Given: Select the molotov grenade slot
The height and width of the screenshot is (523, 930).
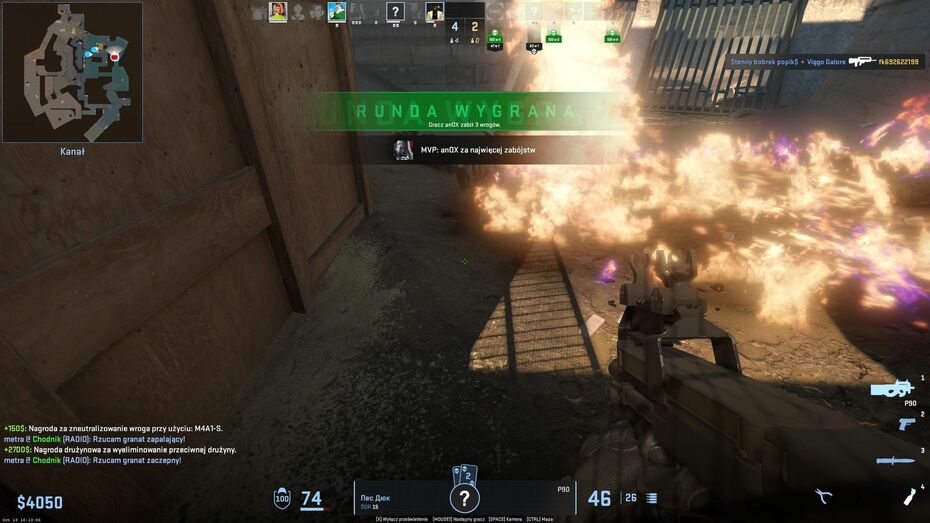Looking at the screenshot, I should tap(910, 496).
